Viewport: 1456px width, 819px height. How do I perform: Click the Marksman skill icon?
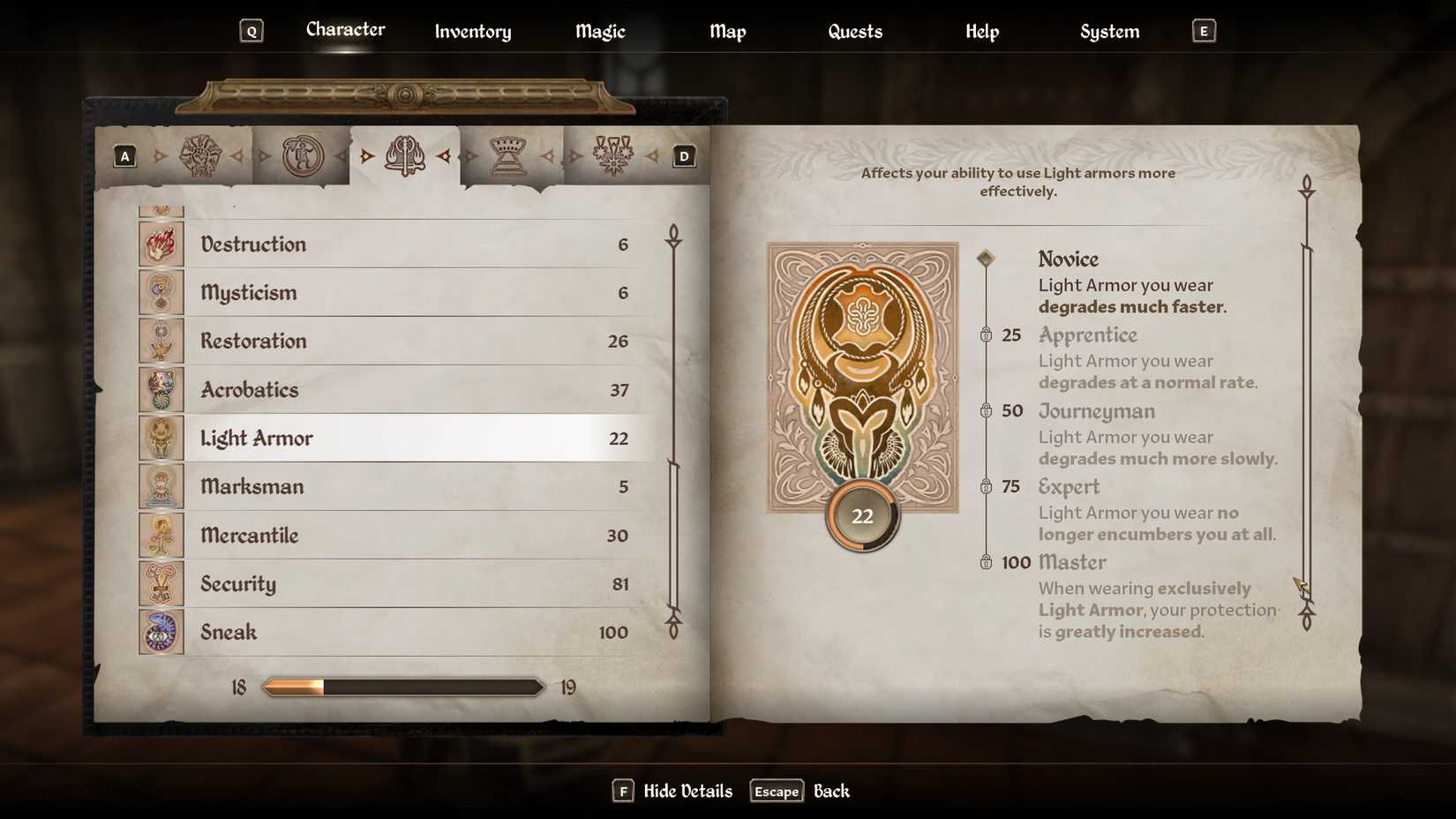click(x=161, y=486)
